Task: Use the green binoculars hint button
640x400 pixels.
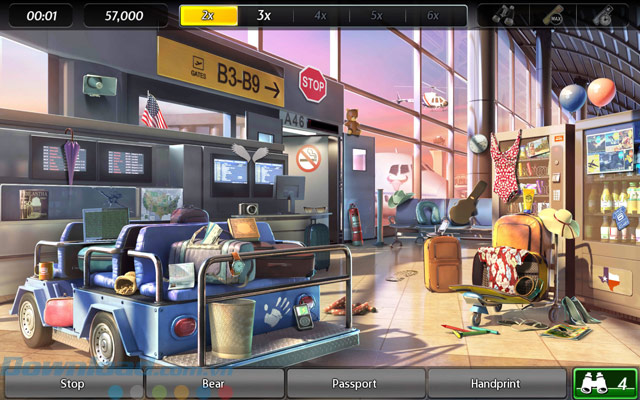Action: (603, 383)
